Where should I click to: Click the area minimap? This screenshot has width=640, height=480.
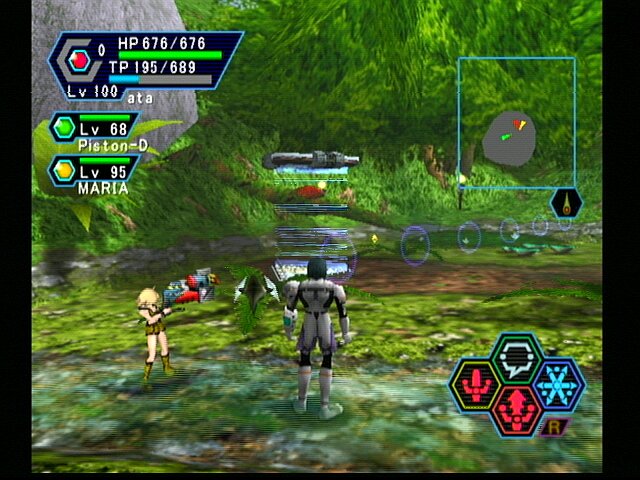click(516, 123)
